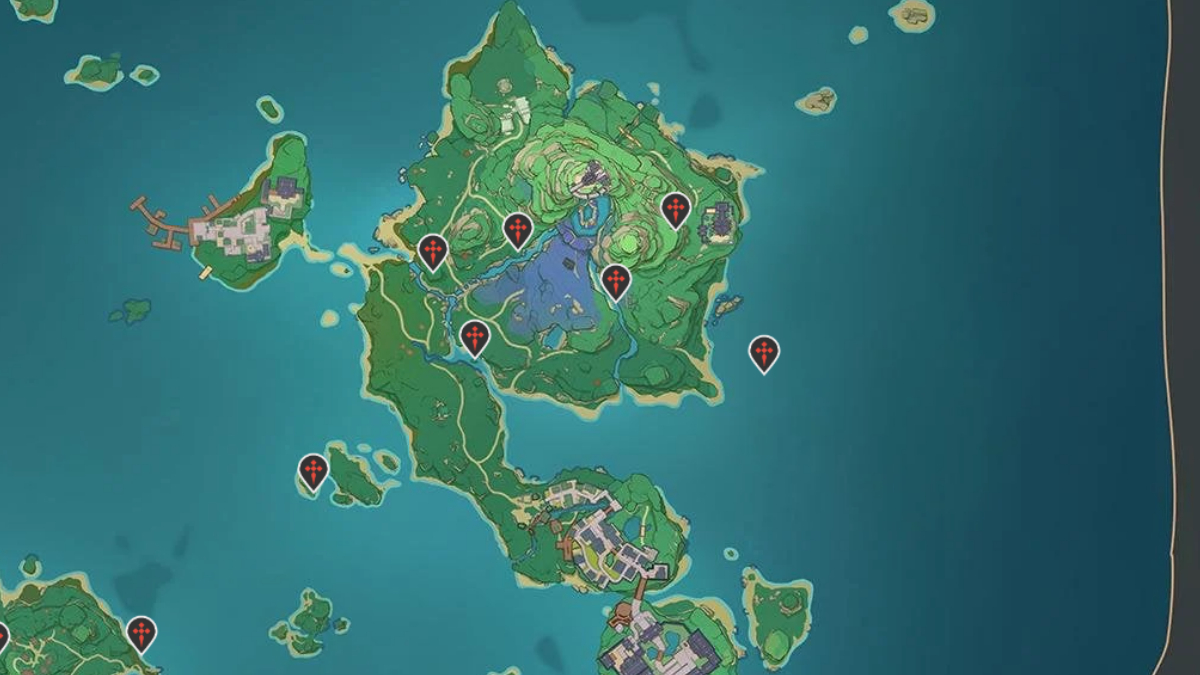The height and width of the screenshot is (675, 1200).
Task: Choose the marker on the lake's eastern shore
Action: (x=616, y=281)
